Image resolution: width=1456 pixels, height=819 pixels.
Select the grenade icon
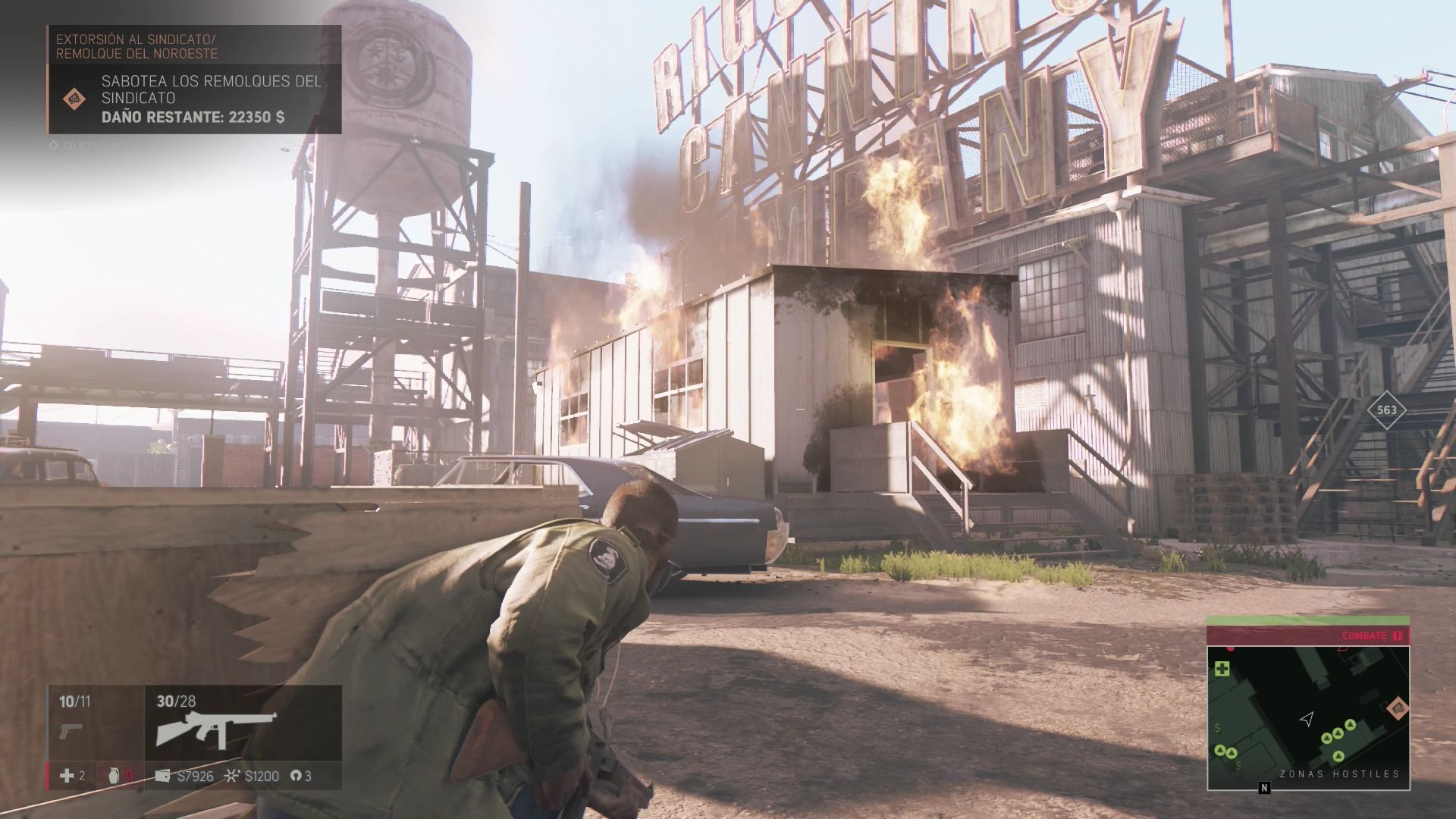click(x=115, y=776)
